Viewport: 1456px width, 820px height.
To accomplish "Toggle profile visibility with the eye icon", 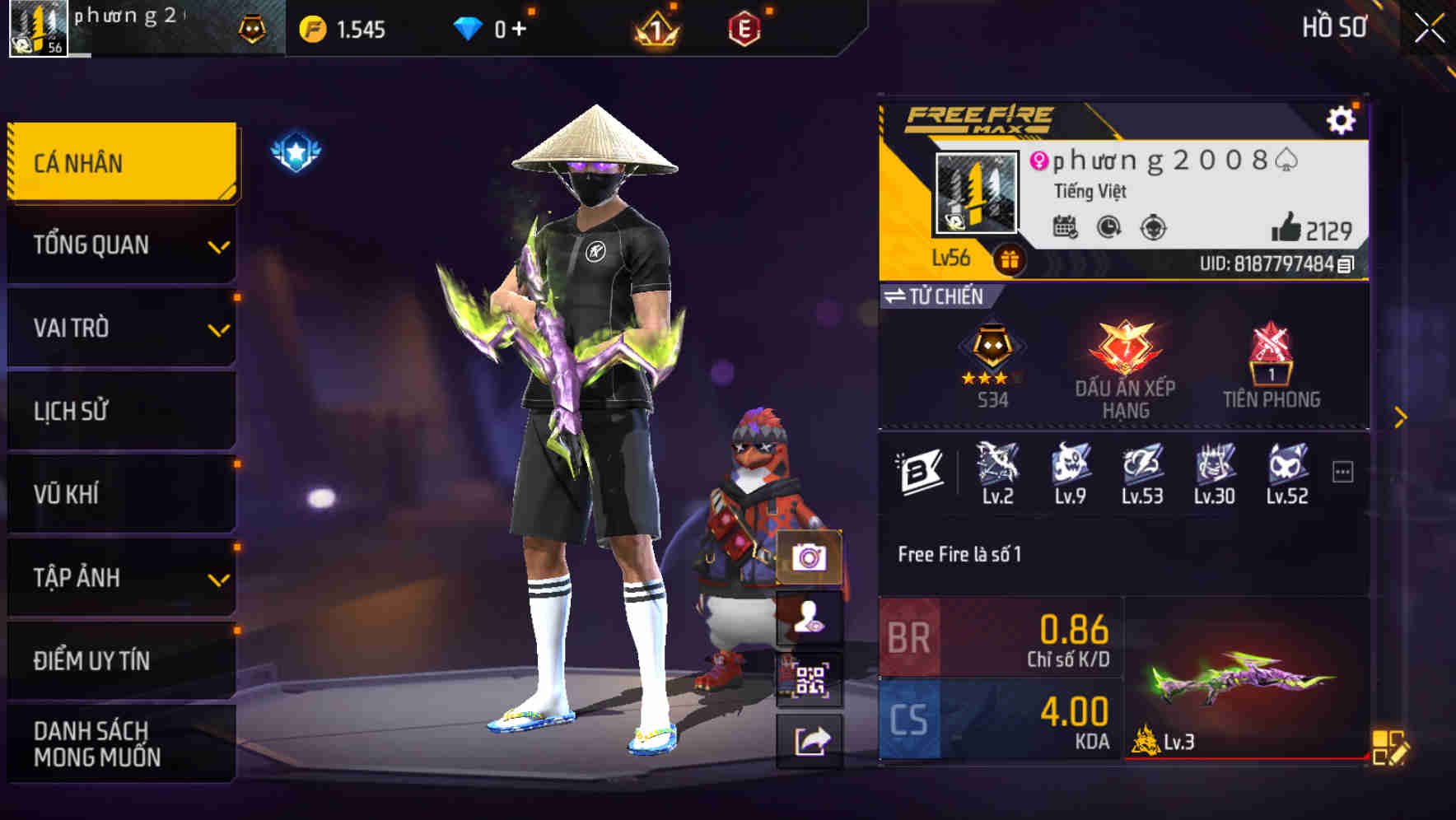I will (810, 619).
